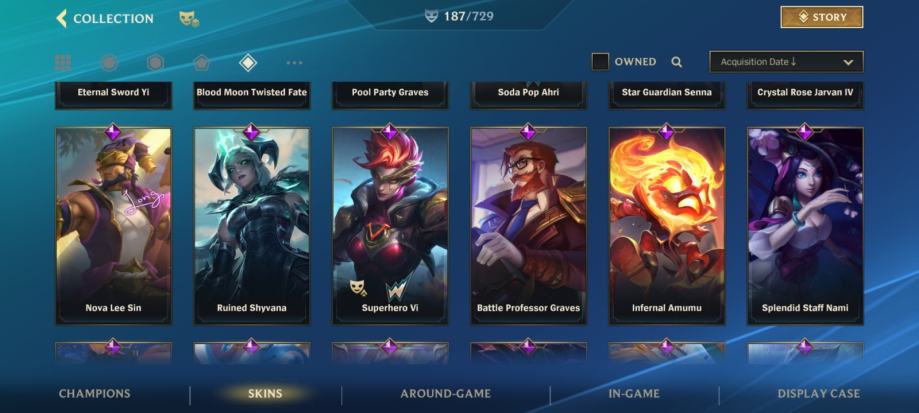This screenshot has width=919, height=413.
Task: Switch to the Skins tab
Action: point(265,394)
